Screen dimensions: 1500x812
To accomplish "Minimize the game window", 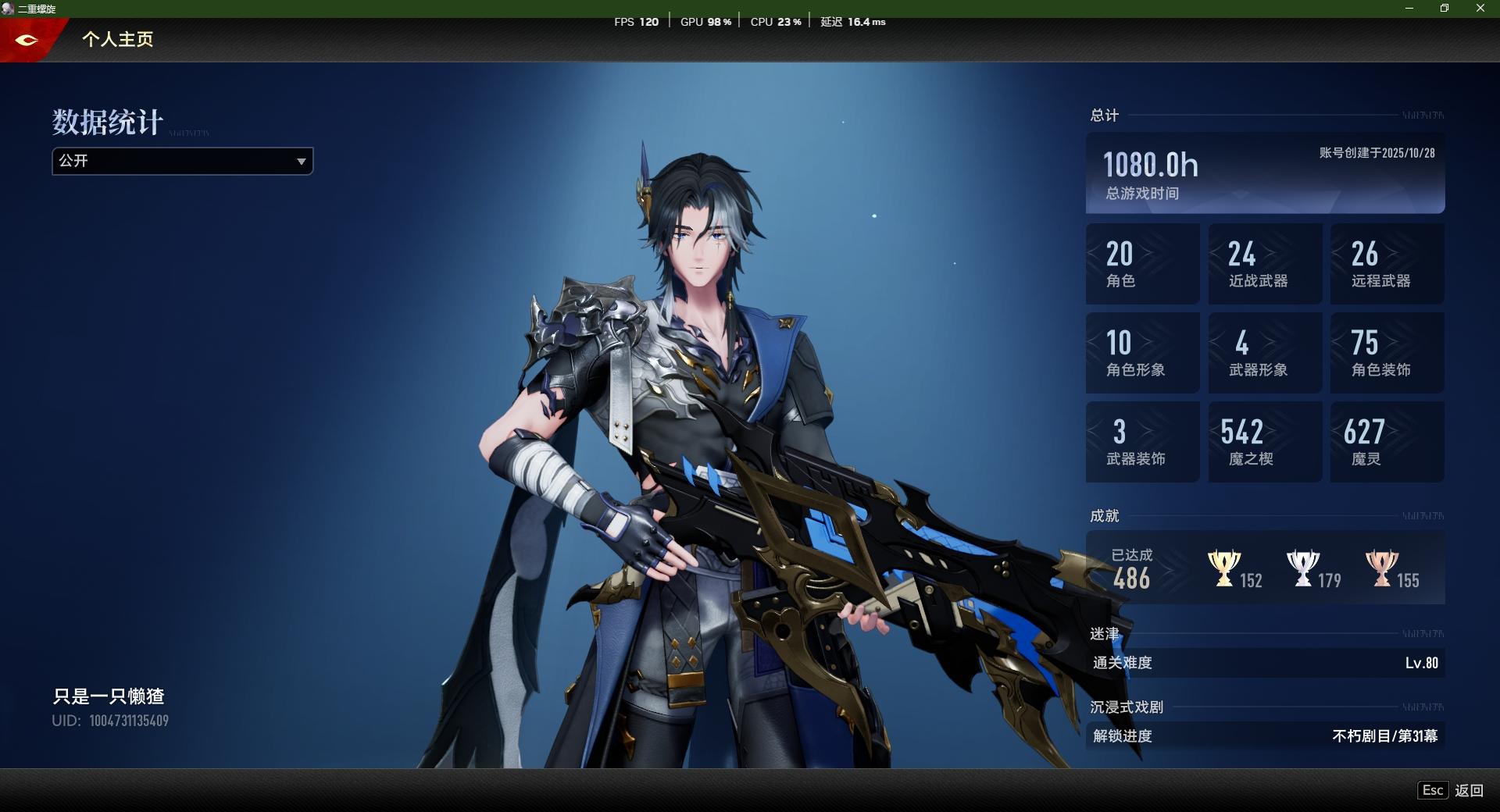I will [x=1409, y=9].
